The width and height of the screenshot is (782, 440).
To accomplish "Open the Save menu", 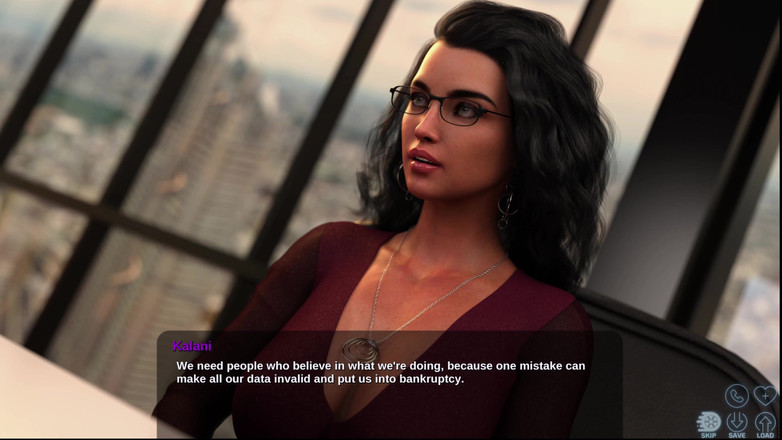I will (737, 423).
